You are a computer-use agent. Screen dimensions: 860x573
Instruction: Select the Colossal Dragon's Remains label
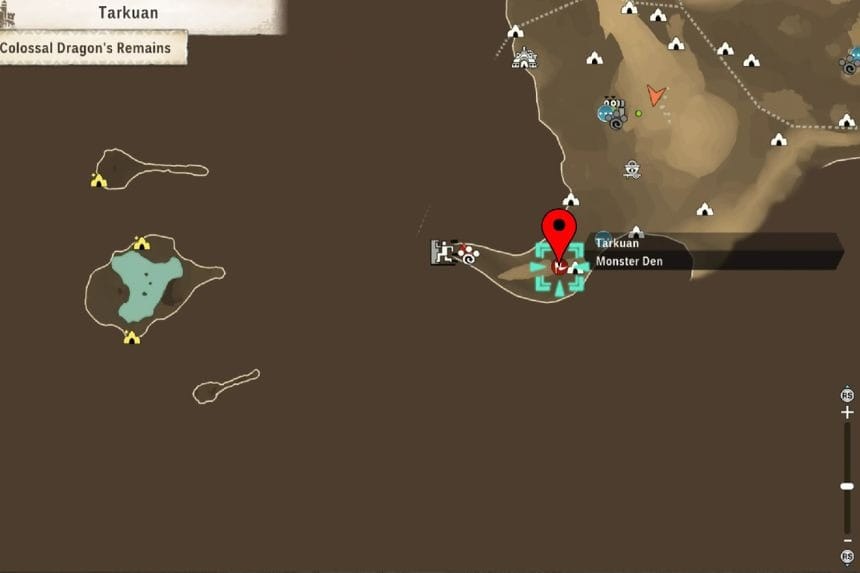tap(85, 47)
